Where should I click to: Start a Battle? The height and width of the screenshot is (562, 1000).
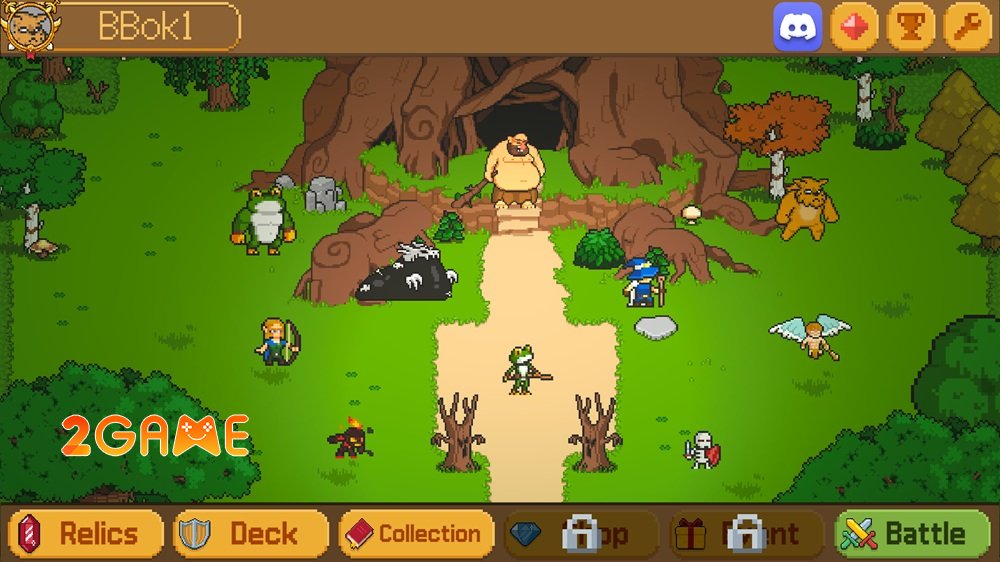(912, 534)
